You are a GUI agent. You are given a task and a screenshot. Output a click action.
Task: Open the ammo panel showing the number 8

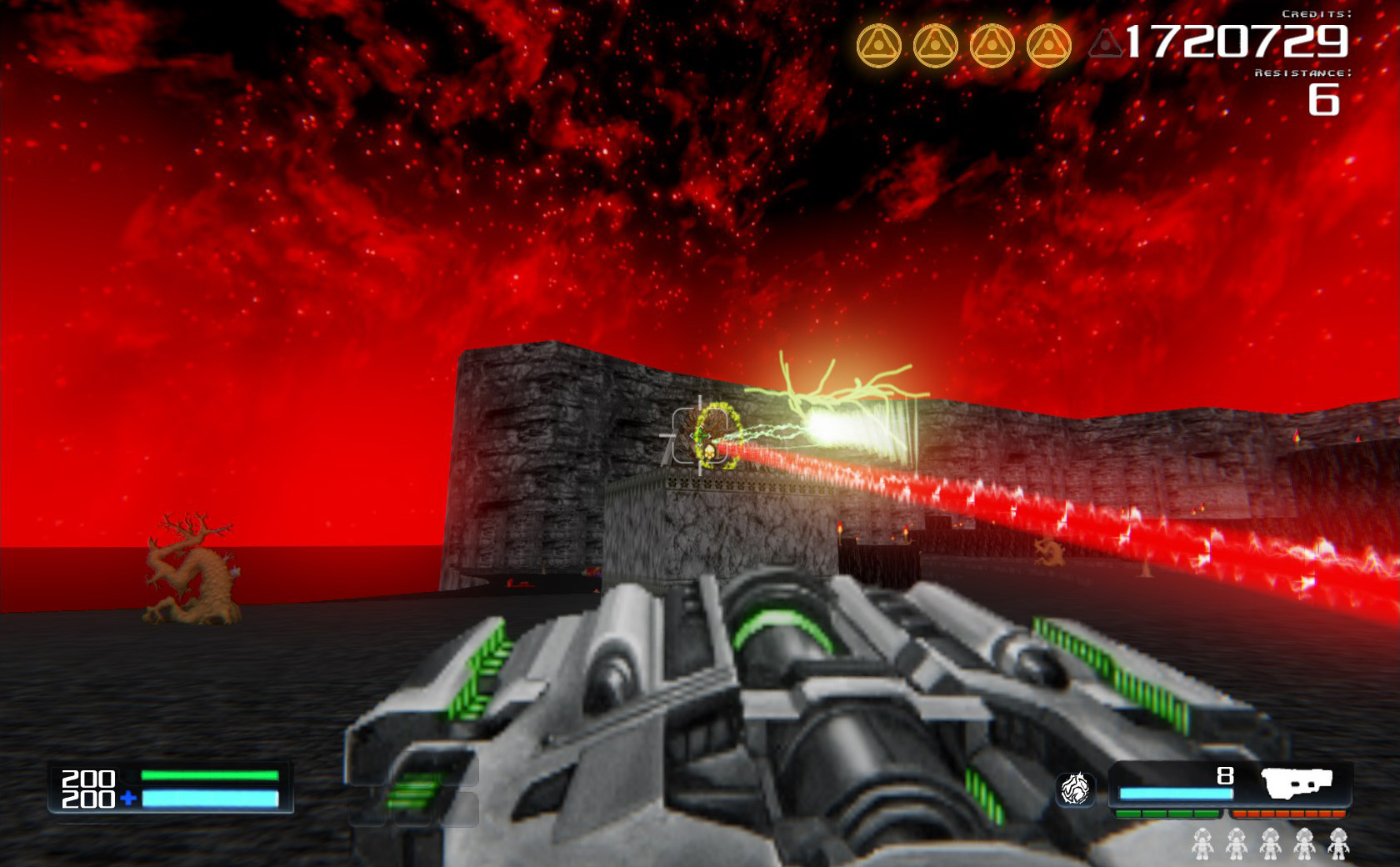pos(1224,775)
